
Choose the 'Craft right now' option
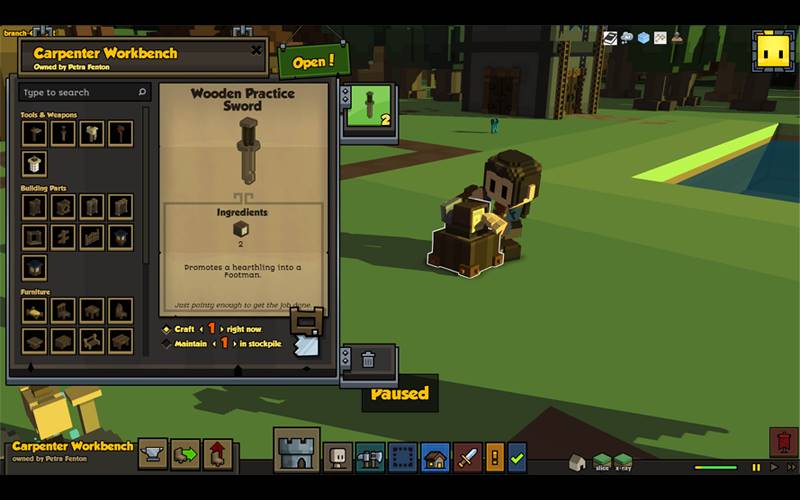(x=167, y=329)
